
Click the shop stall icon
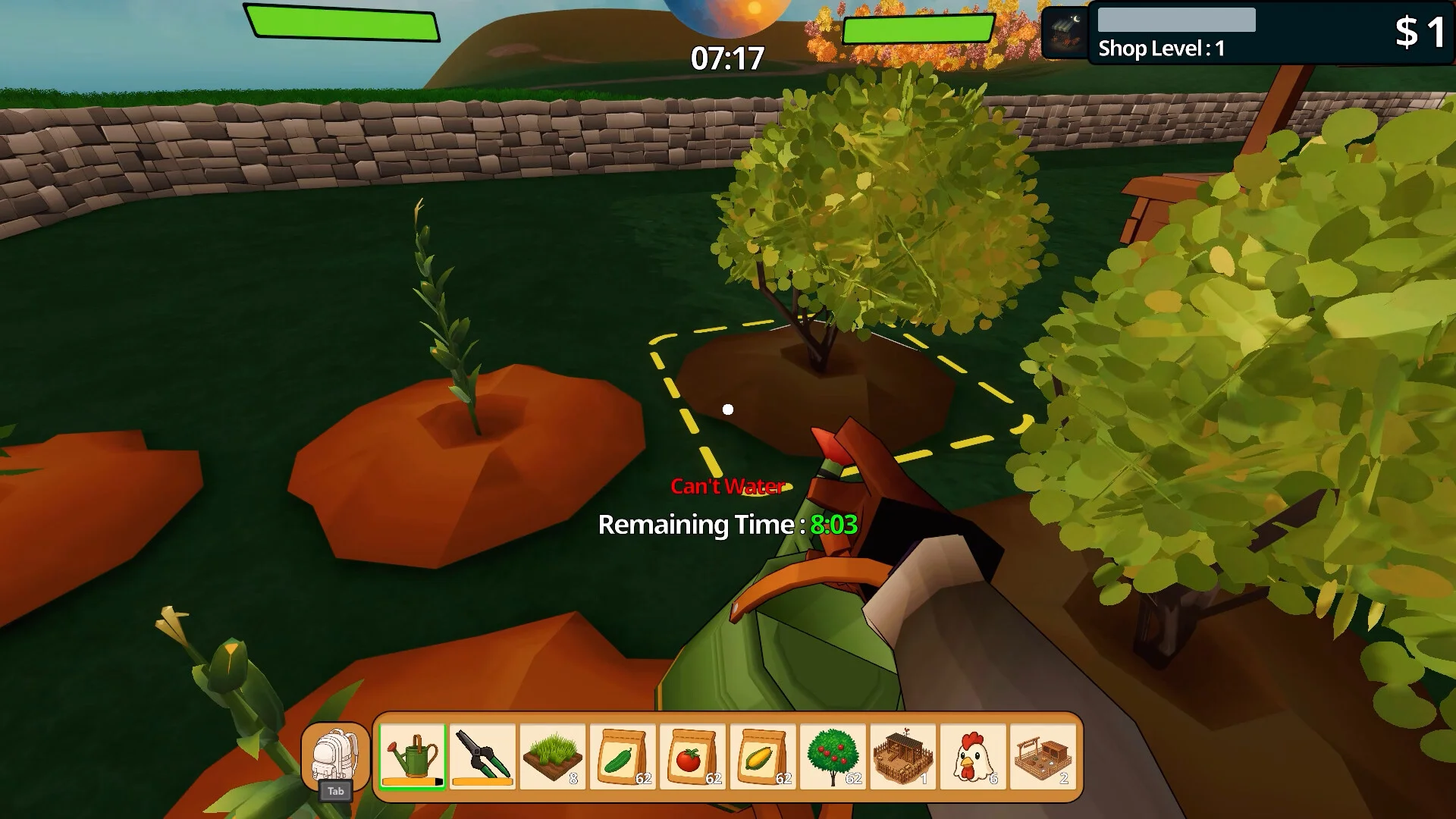pos(1064,33)
